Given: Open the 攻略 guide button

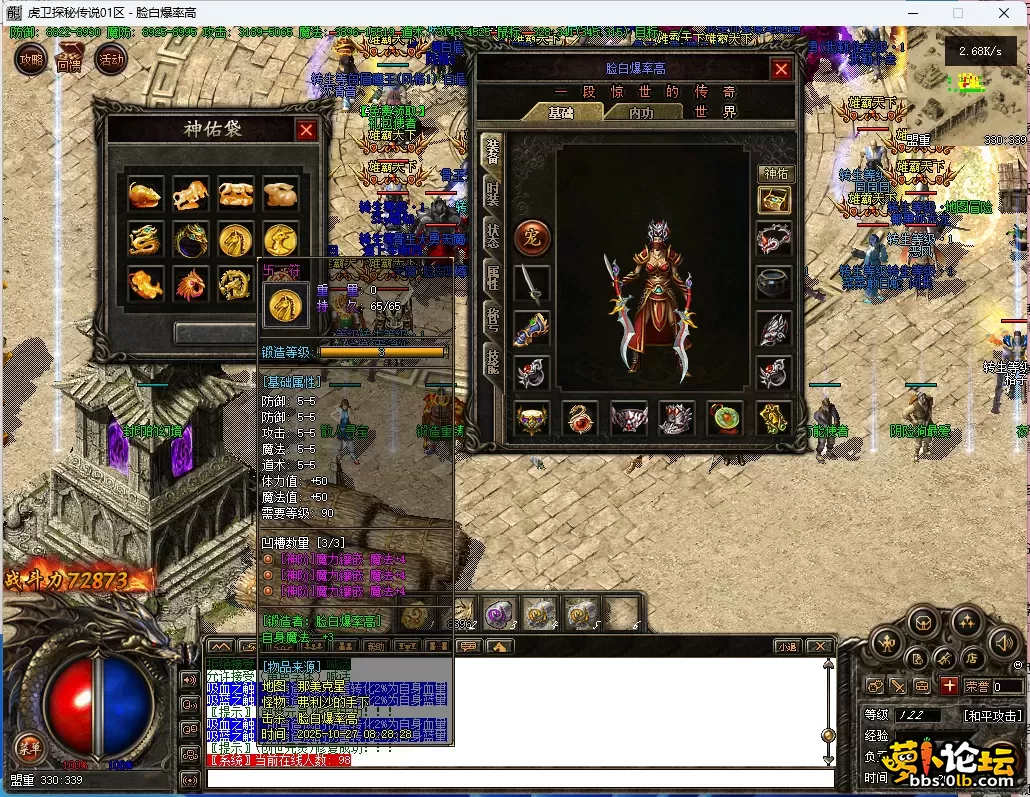Looking at the screenshot, I should tap(31, 60).
